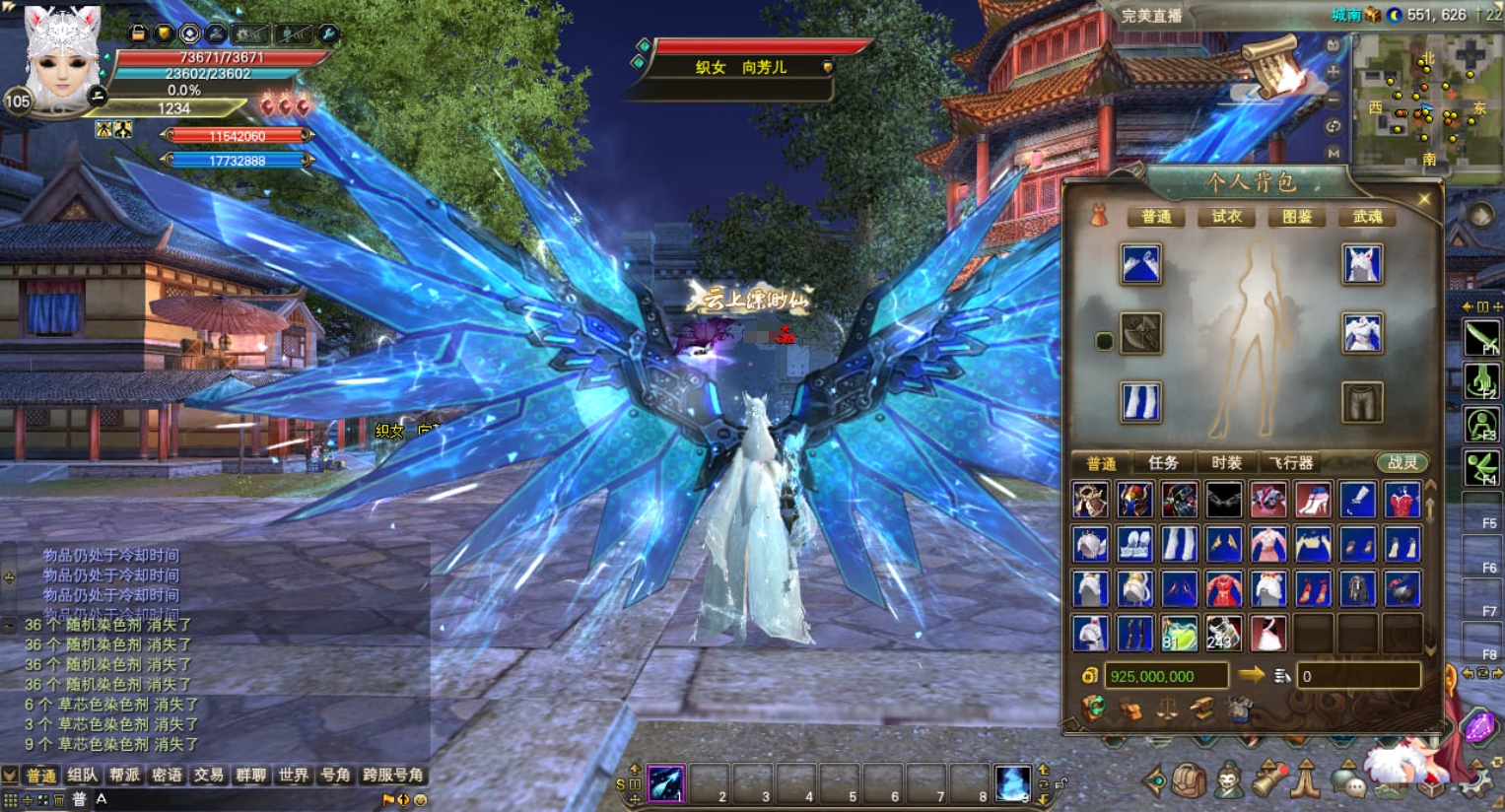The width and height of the screenshot is (1505, 812).
Task: Open the 飞行器 bag tab
Action: (x=1291, y=462)
